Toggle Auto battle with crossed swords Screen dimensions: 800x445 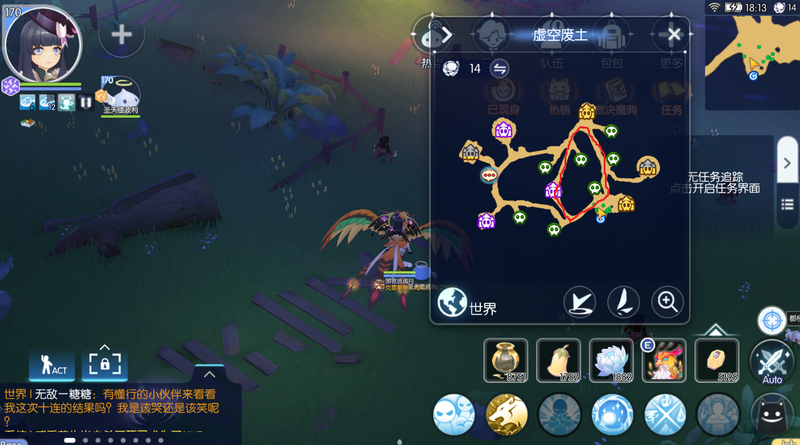771,363
